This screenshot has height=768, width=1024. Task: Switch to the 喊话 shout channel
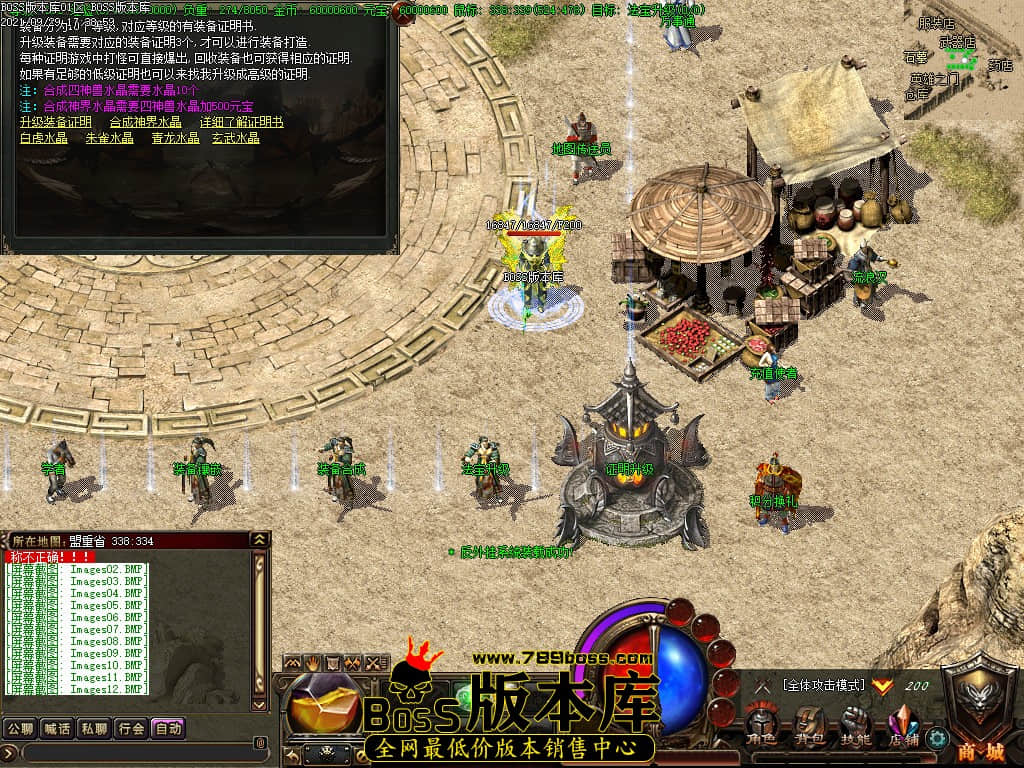(x=57, y=728)
